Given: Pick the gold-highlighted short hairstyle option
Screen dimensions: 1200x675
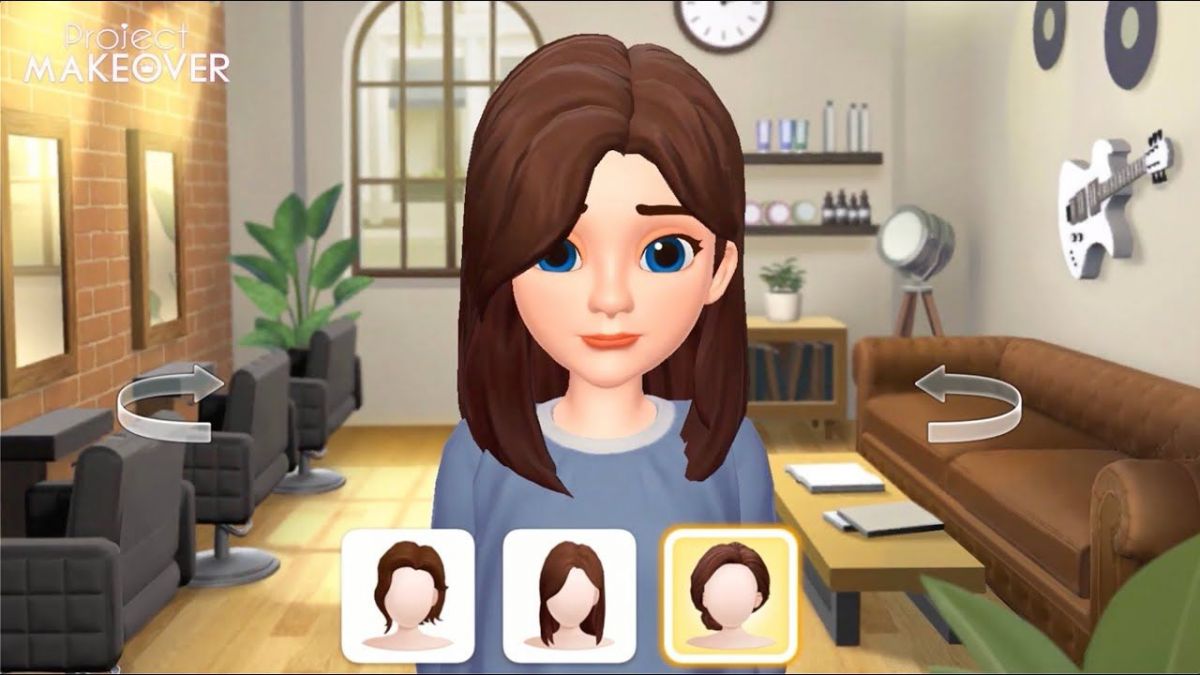Looking at the screenshot, I should tap(731, 595).
